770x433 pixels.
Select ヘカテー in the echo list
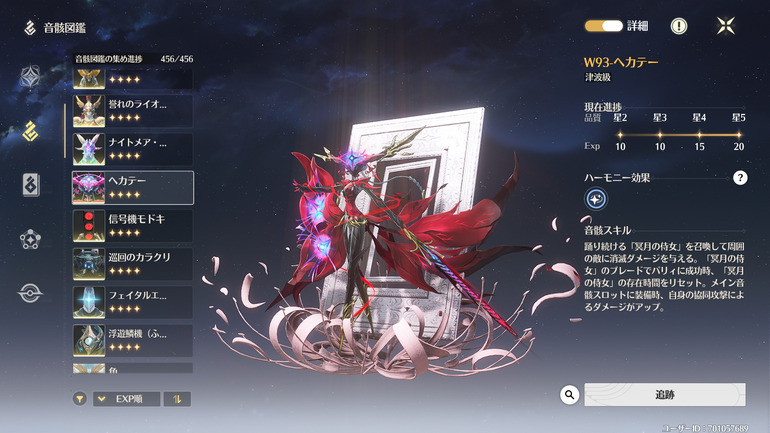tap(133, 186)
